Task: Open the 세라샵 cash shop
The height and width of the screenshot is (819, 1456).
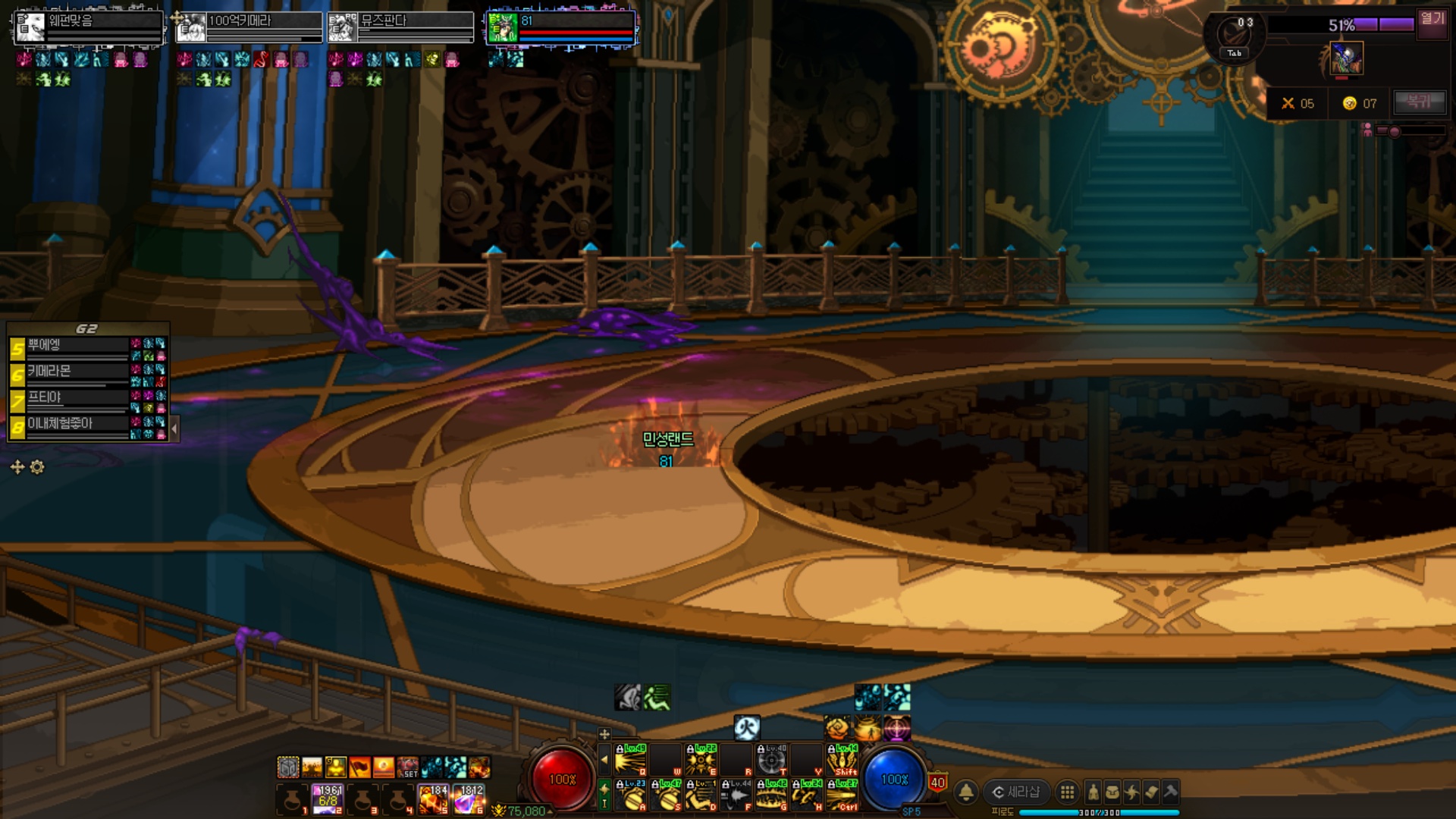Action: point(1016,792)
